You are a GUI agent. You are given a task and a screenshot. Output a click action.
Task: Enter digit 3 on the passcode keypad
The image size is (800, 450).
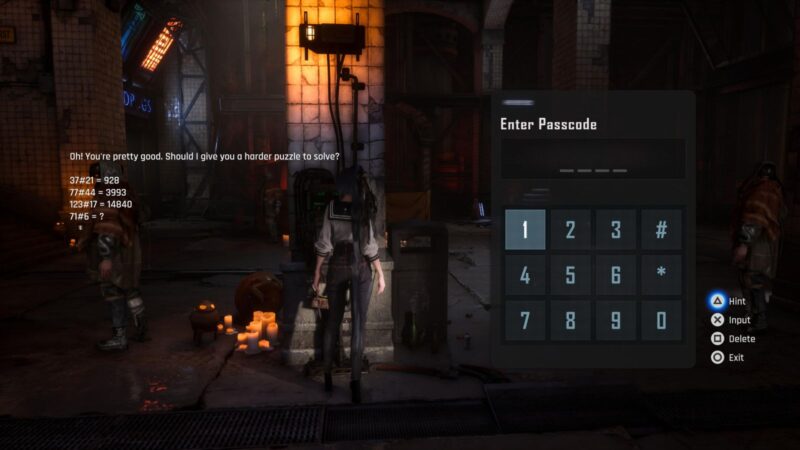pyautogui.click(x=616, y=229)
